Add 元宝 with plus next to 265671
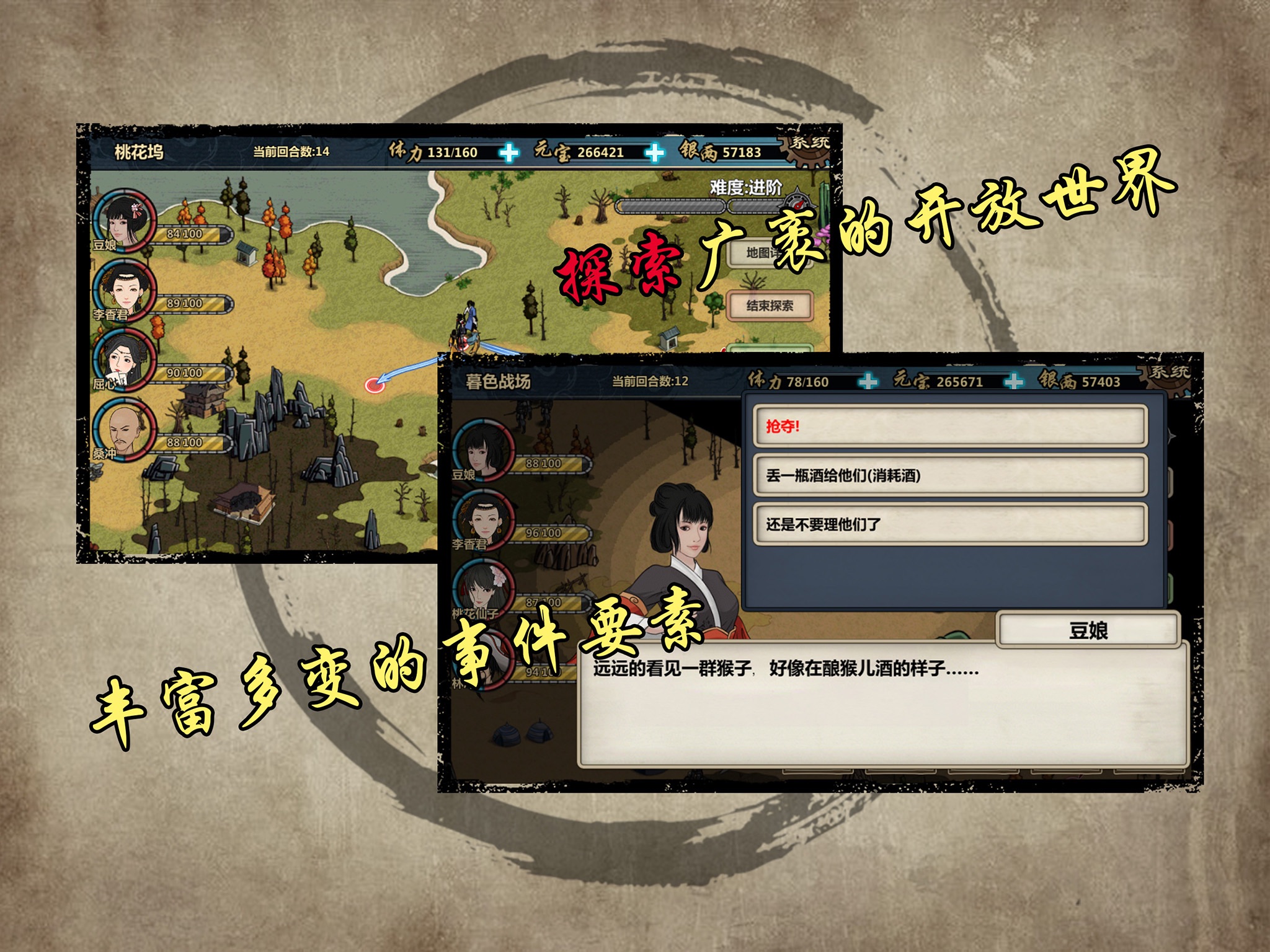Screen dimensions: 1270x952 click(x=1014, y=382)
